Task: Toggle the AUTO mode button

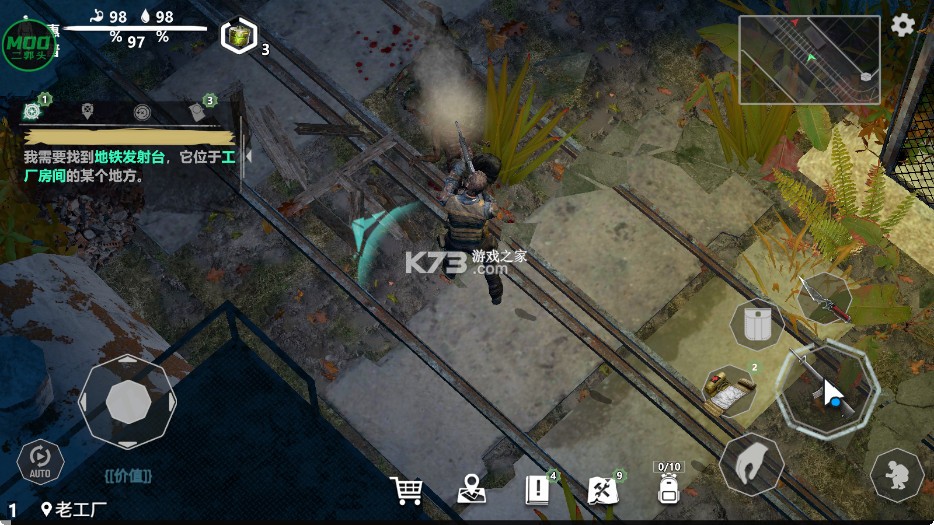Action: tap(41, 462)
